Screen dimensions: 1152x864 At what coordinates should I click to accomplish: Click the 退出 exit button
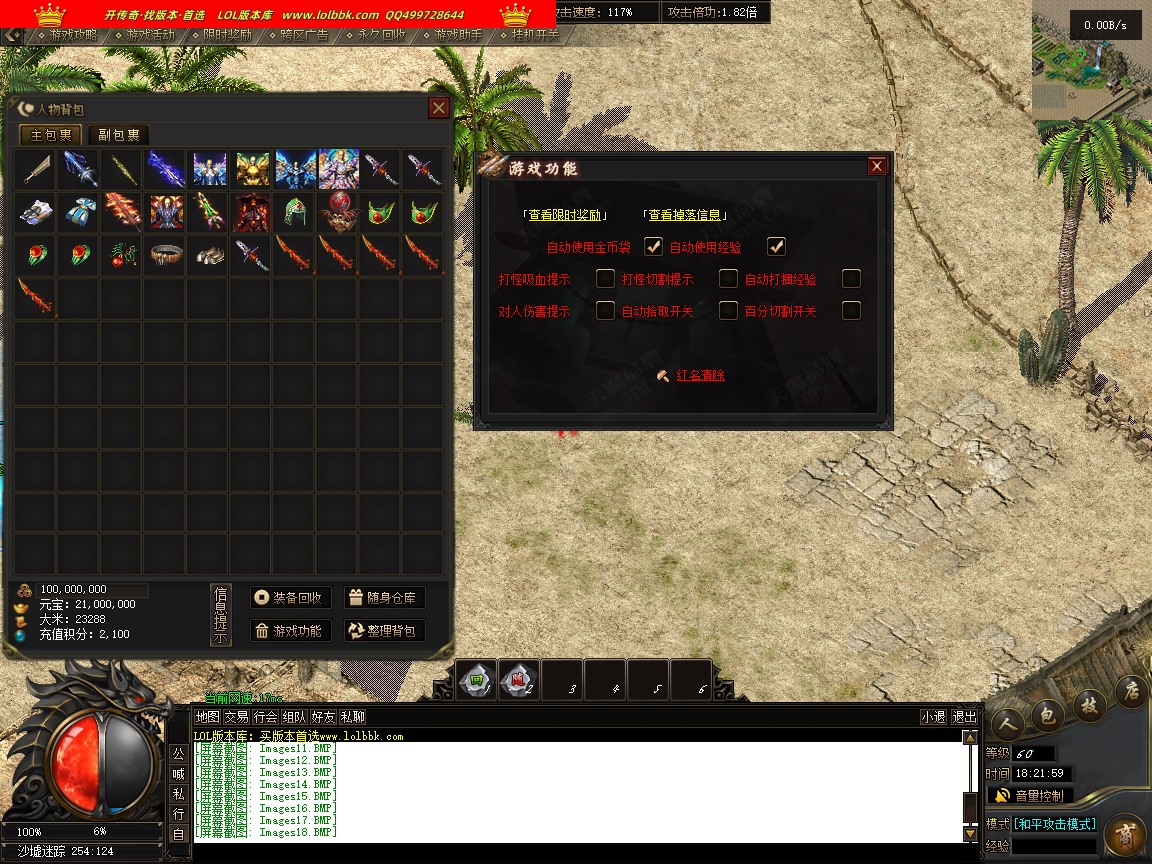pos(964,717)
